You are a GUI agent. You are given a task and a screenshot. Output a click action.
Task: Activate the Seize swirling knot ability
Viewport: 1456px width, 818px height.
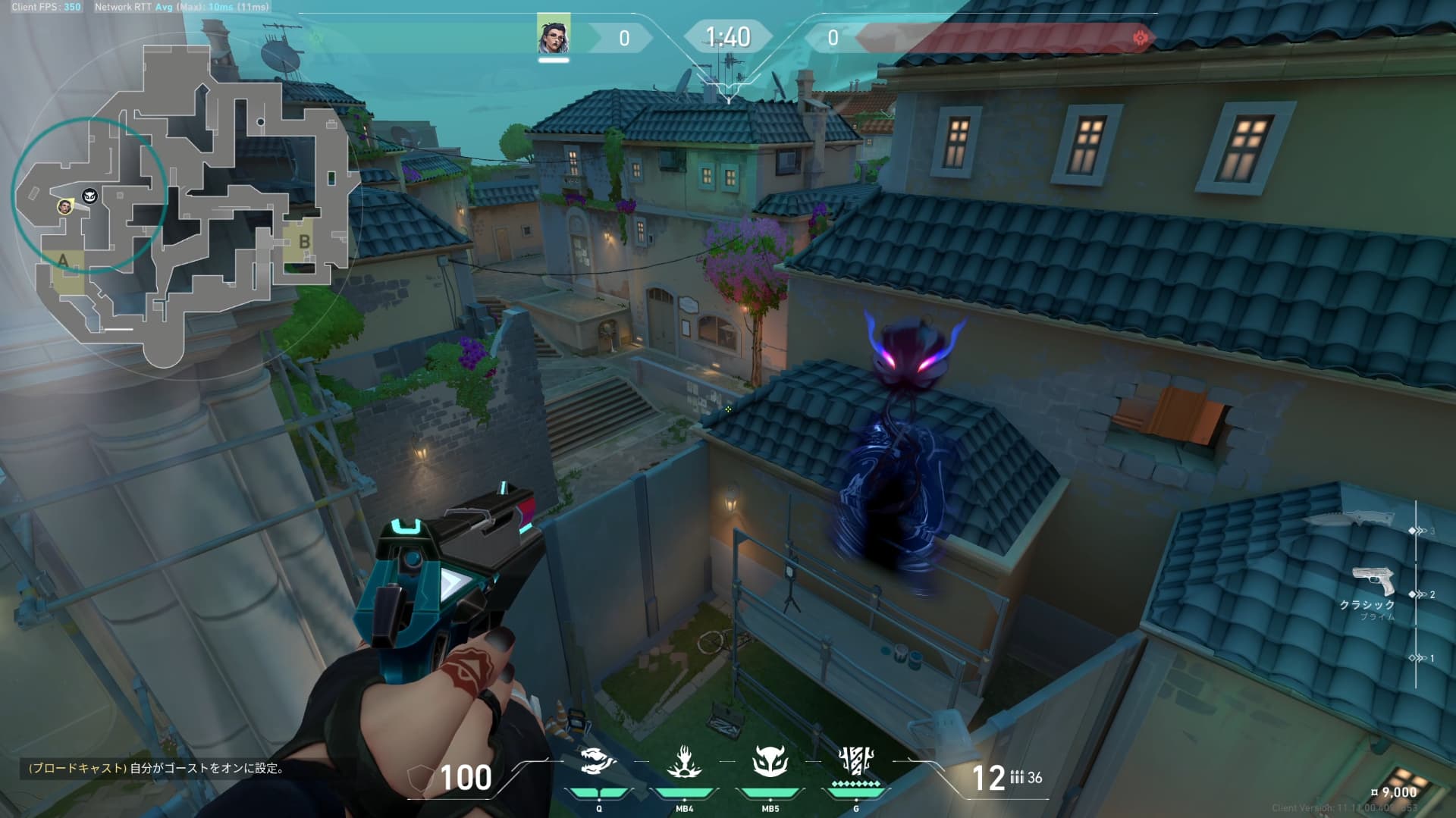[x=598, y=762]
